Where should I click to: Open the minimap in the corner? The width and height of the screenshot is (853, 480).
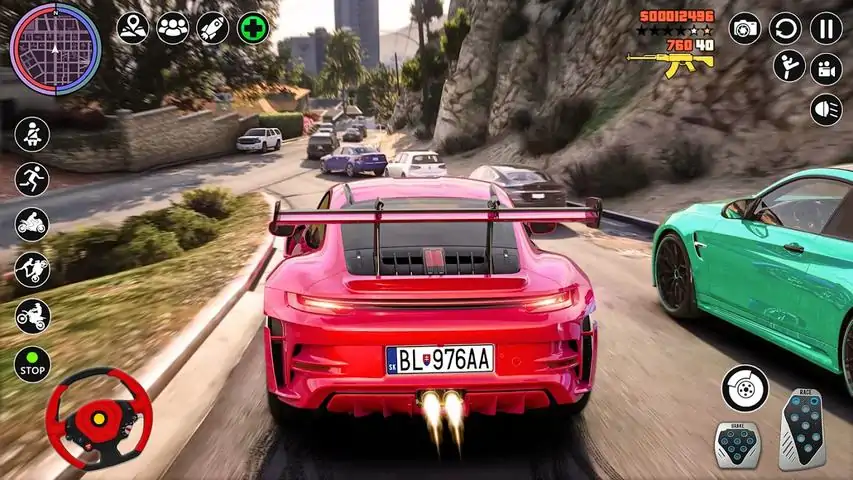pyautogui.click(x=55, y=49)
